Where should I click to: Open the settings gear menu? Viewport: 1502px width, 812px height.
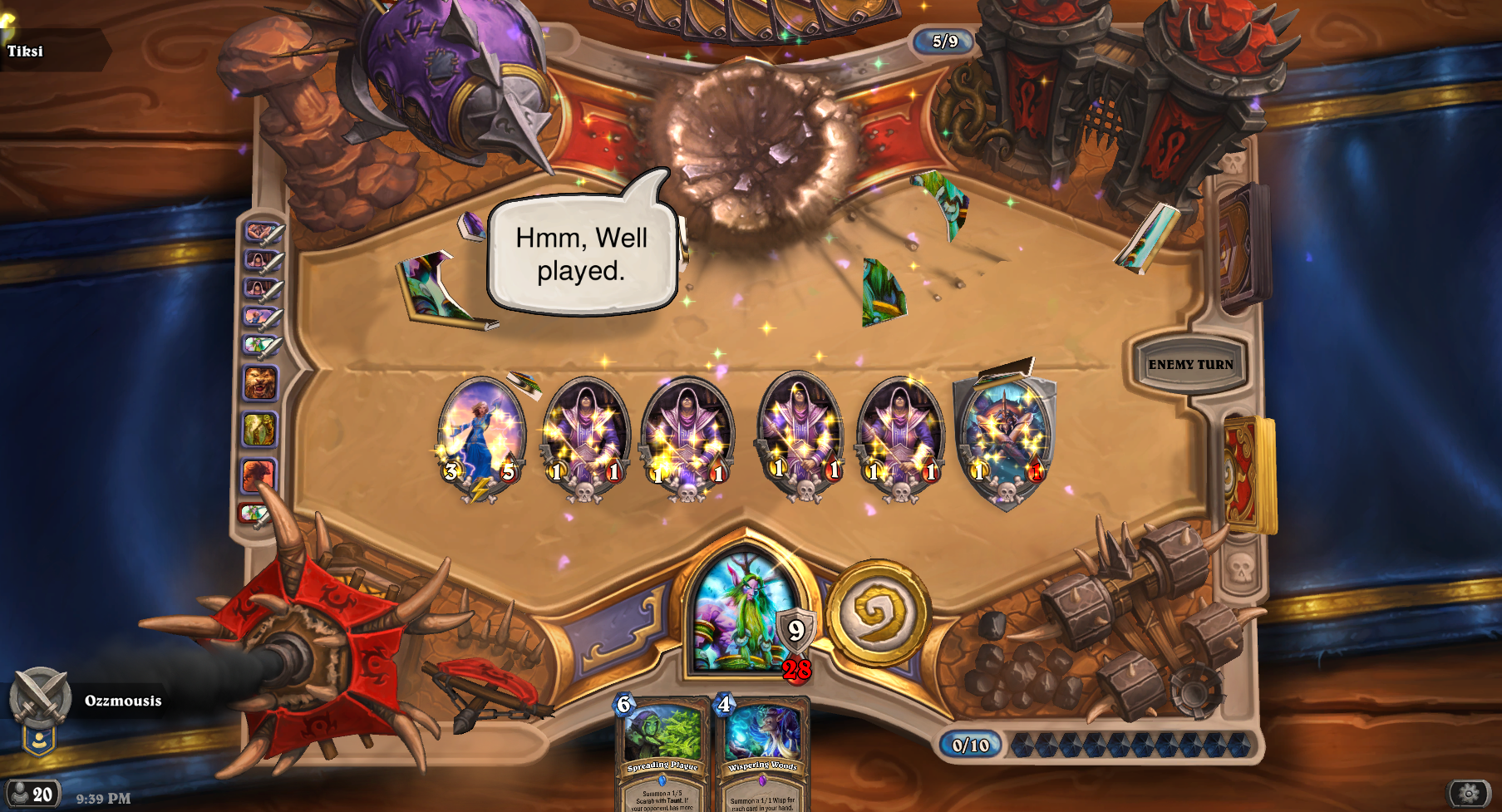click(1469, 794)
